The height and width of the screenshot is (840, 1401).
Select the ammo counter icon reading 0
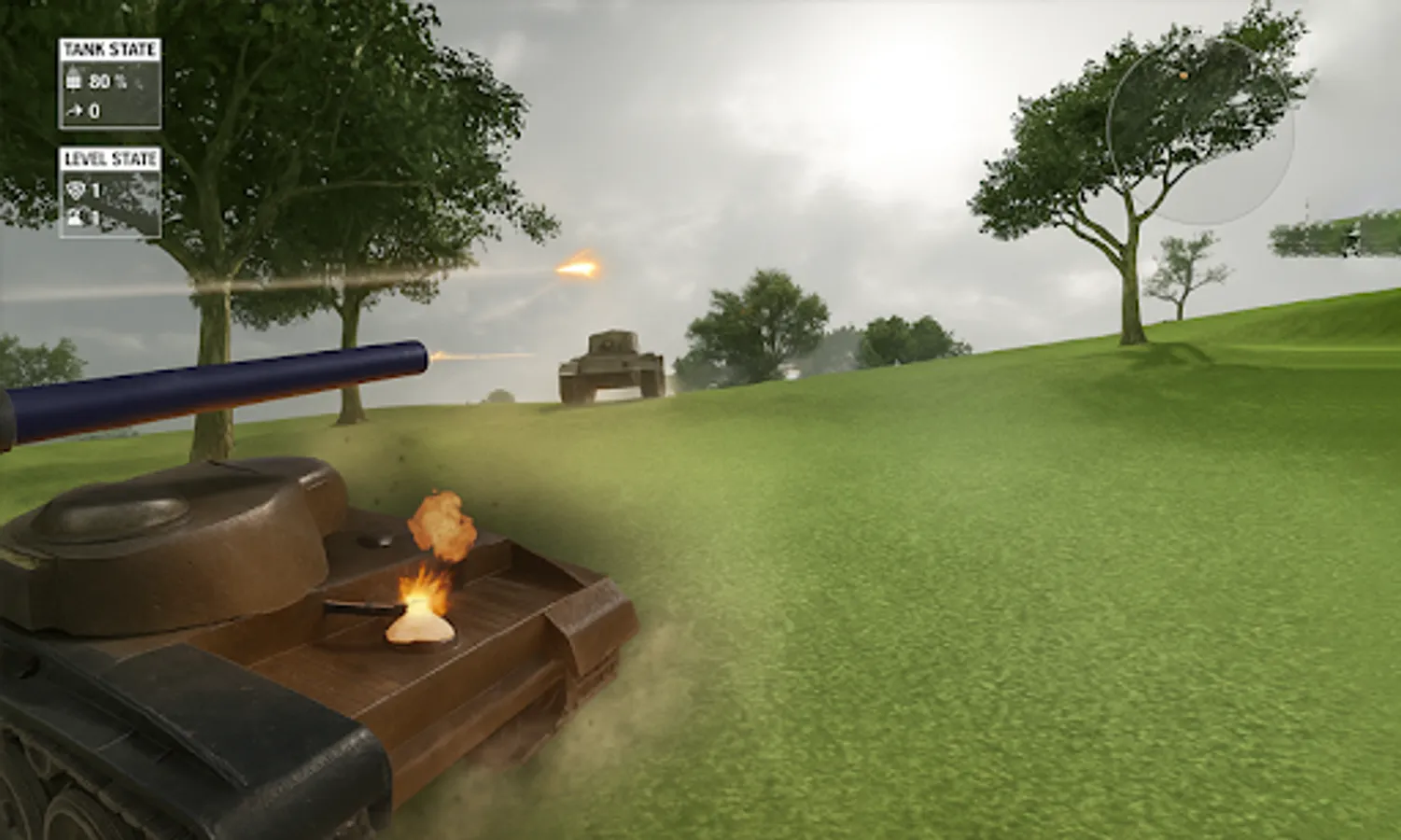tap(74, 110)
